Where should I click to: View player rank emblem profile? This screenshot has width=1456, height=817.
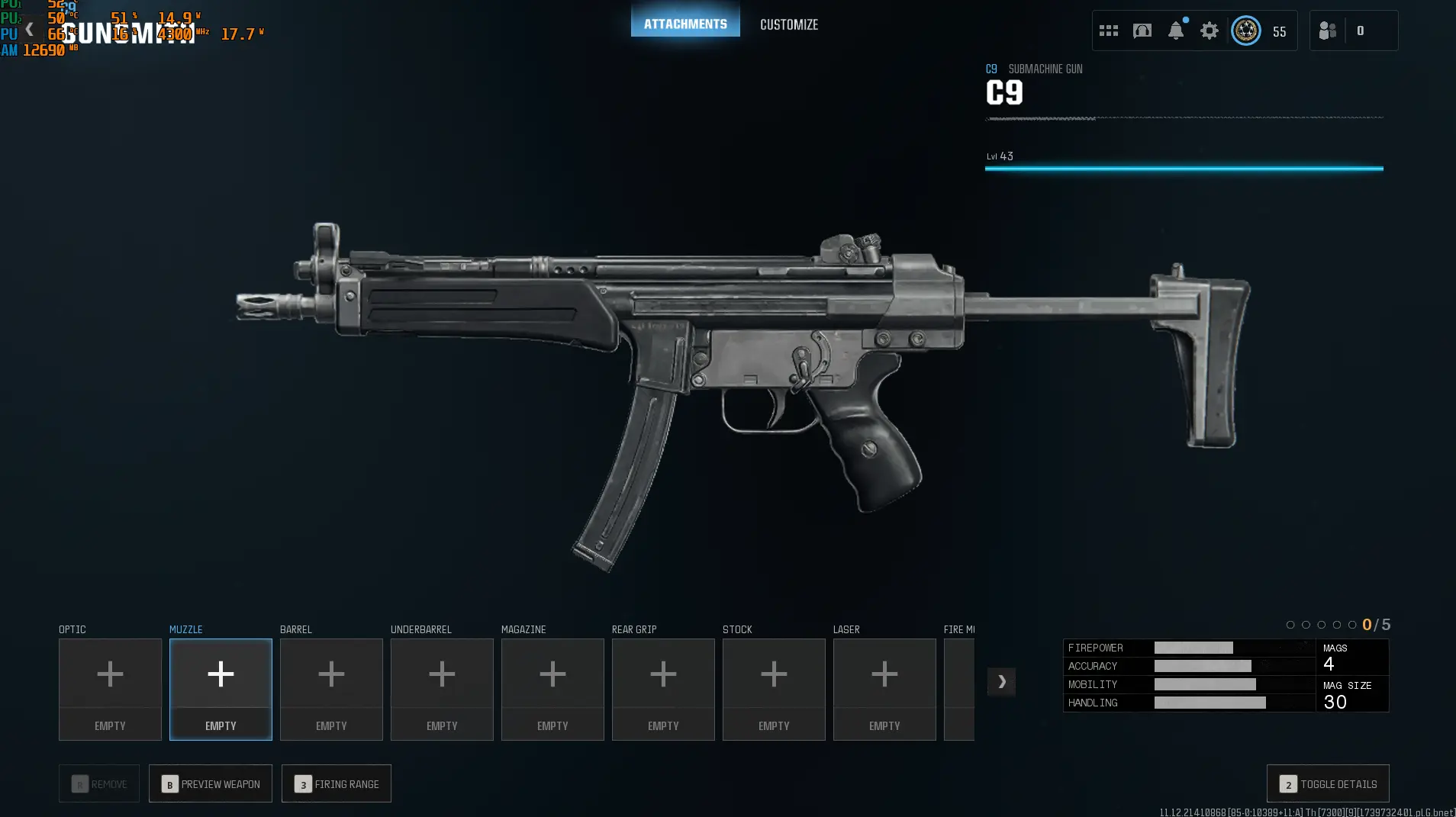tap(1245, 31)
